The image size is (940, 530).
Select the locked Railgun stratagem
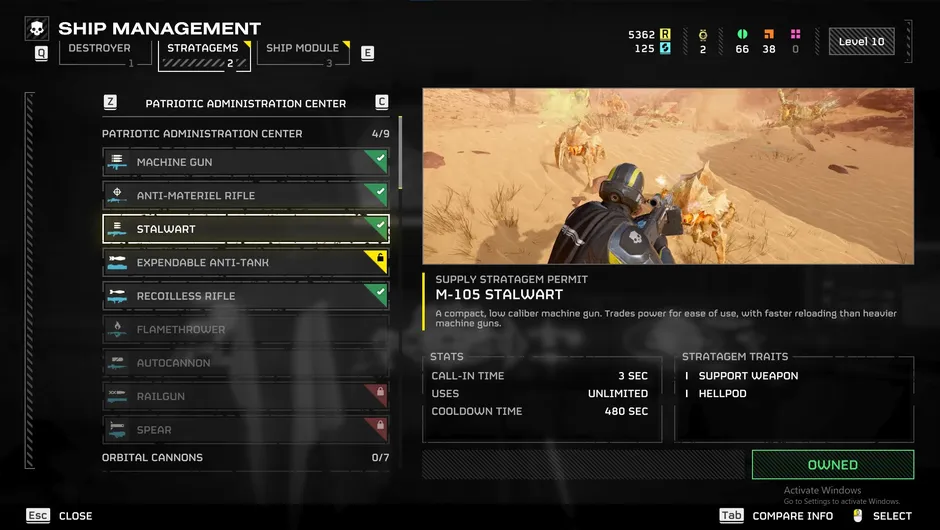pos(245,396)
